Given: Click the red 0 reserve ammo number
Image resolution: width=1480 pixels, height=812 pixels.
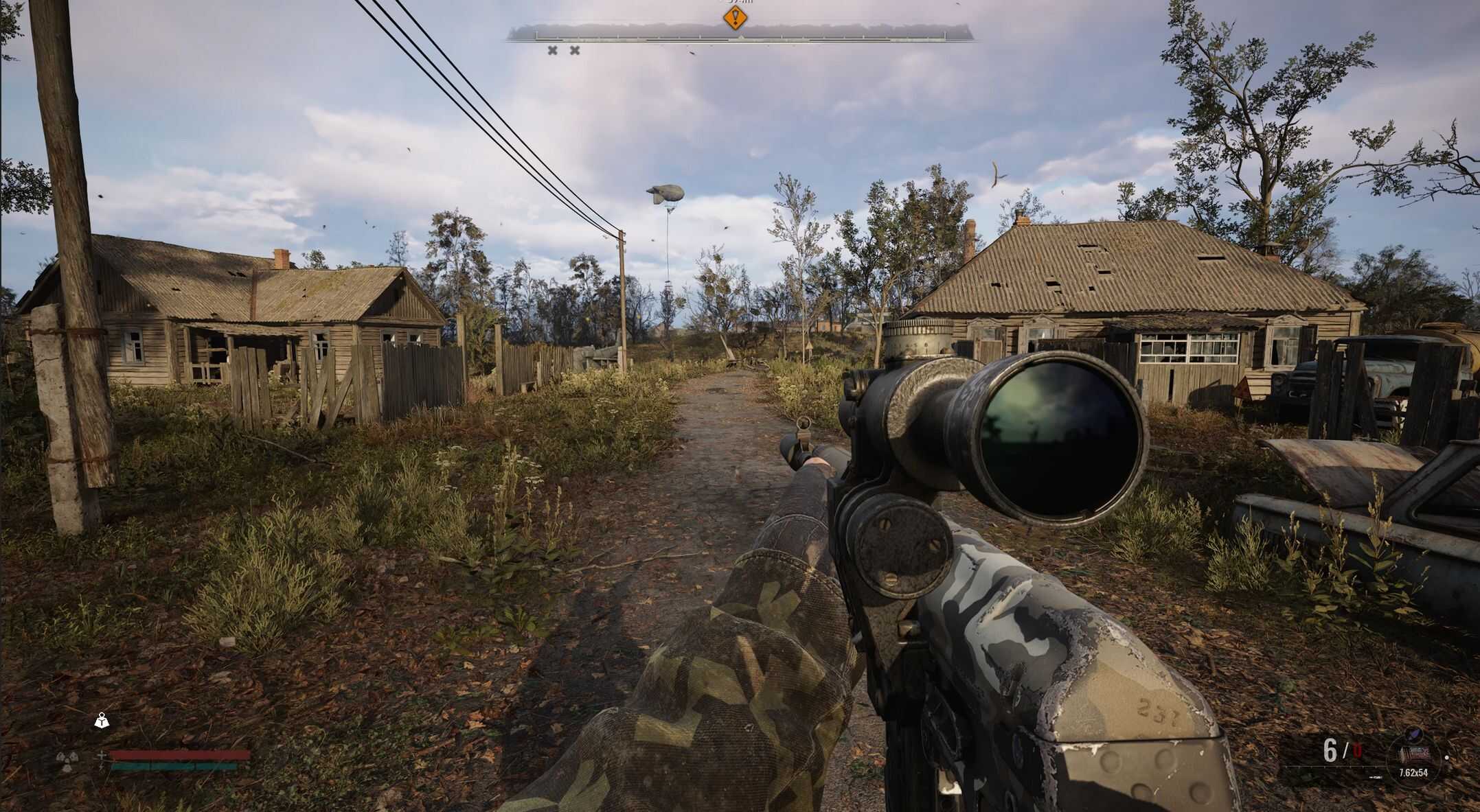Looking at the screenshot, I should 1356,750.
